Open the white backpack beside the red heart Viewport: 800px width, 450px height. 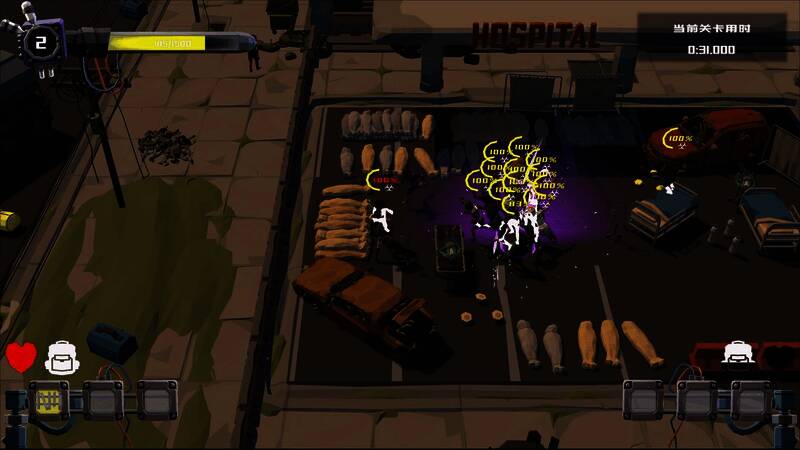coord(62,355)
